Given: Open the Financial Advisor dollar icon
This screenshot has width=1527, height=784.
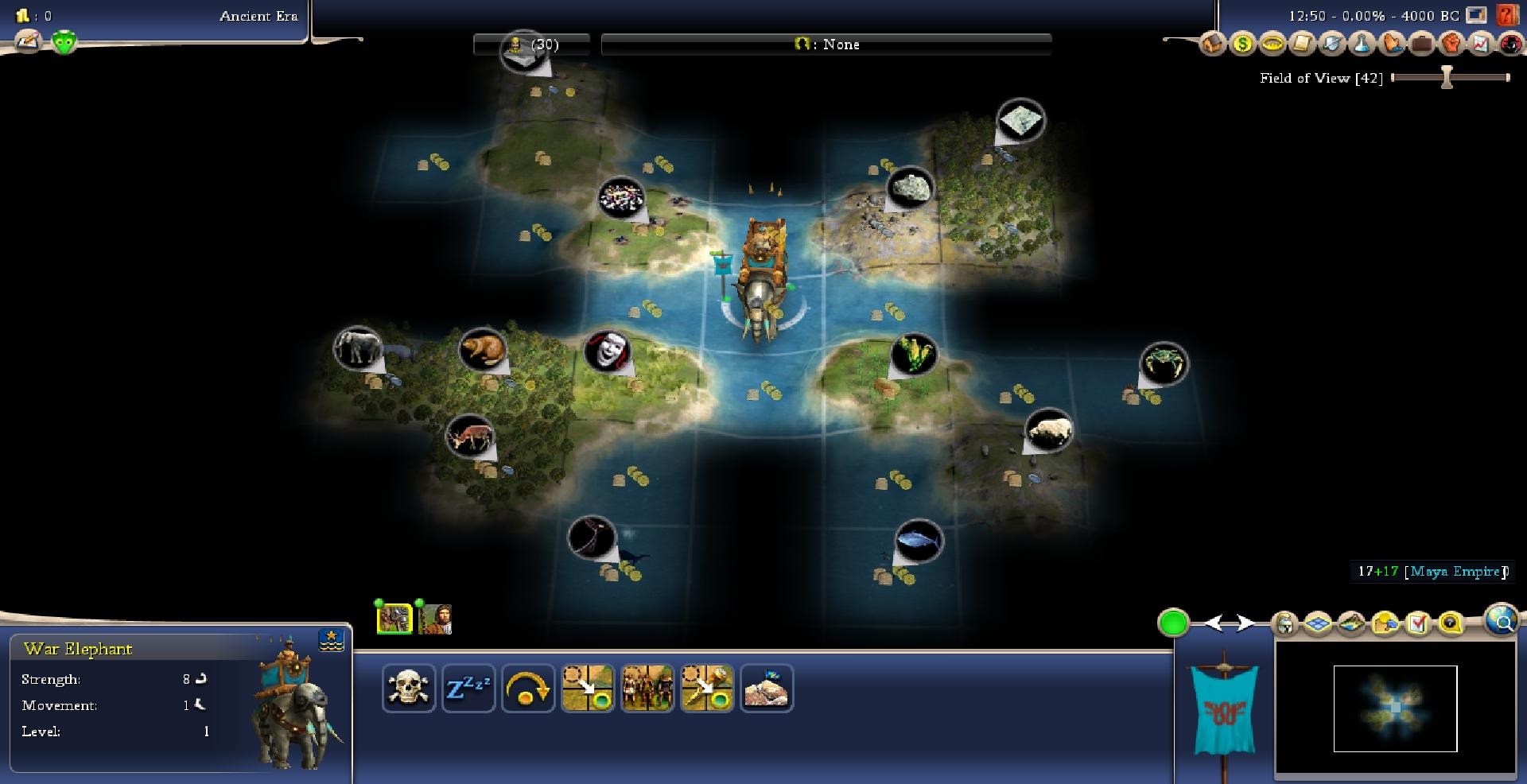Looking at the screenshot, I should tap(1241, 44).
